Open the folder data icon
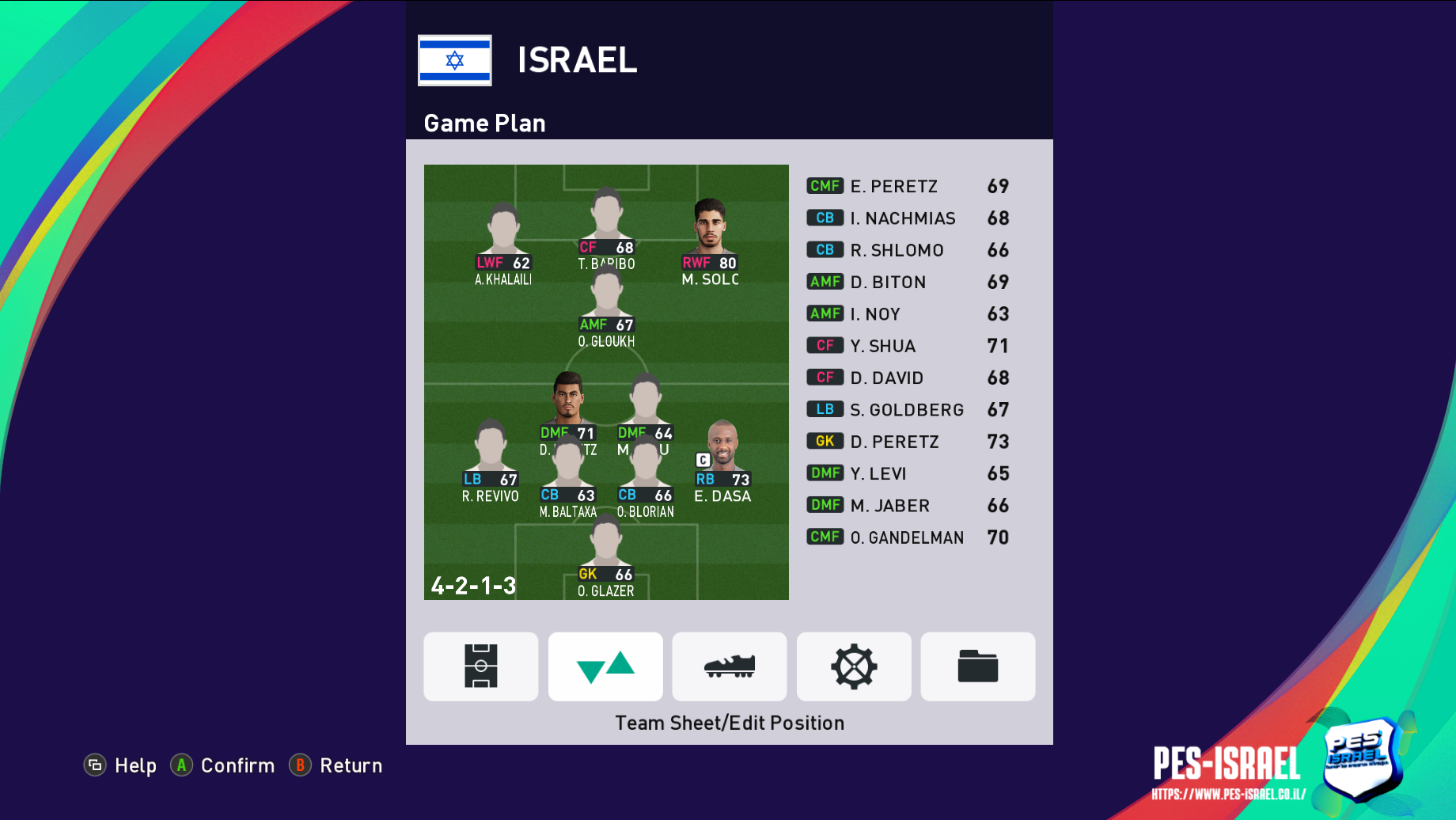 click(x=977, y=666)
